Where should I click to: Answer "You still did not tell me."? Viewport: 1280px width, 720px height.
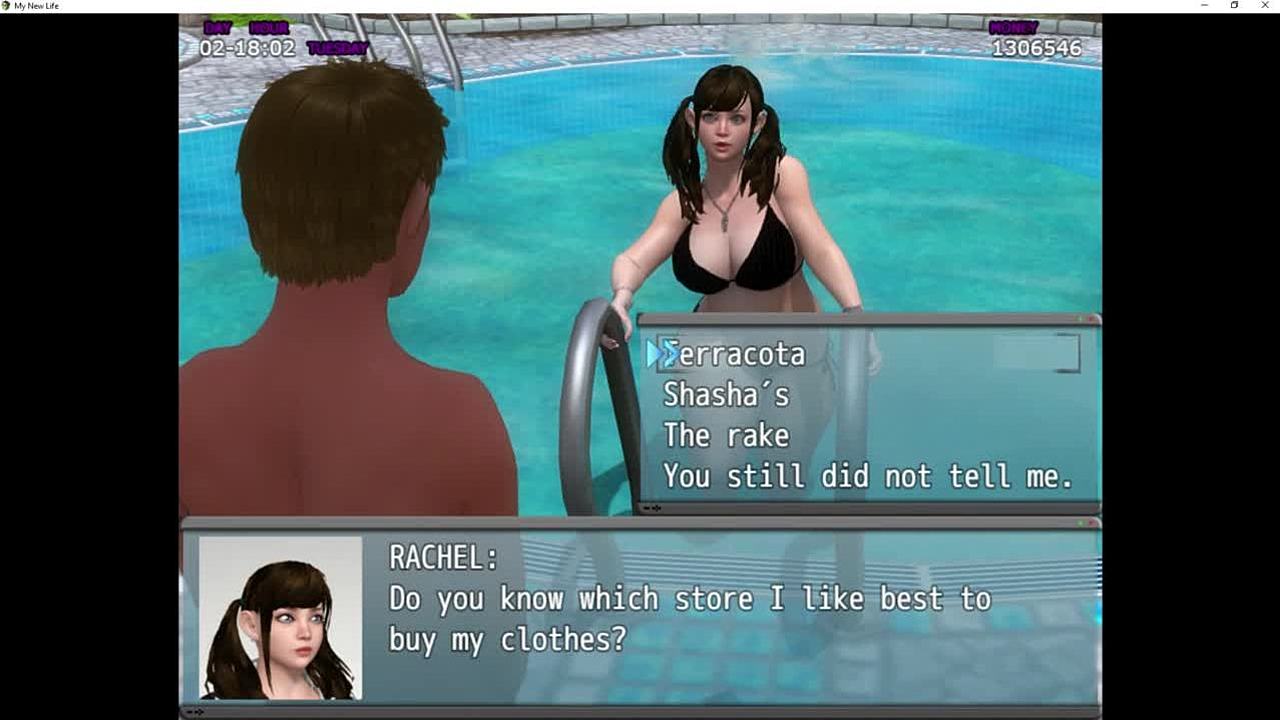click(867, 477)
